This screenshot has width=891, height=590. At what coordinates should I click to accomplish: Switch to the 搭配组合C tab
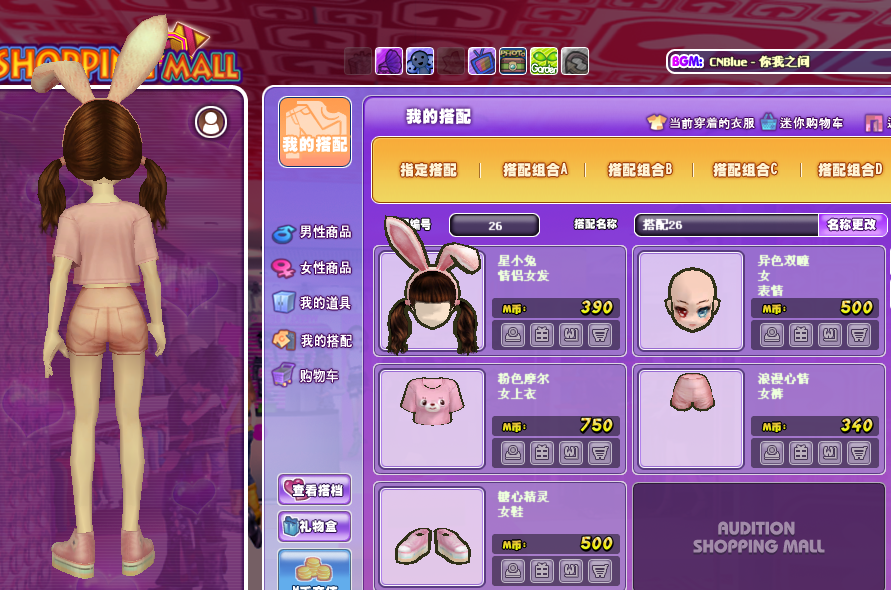(745, 170)
